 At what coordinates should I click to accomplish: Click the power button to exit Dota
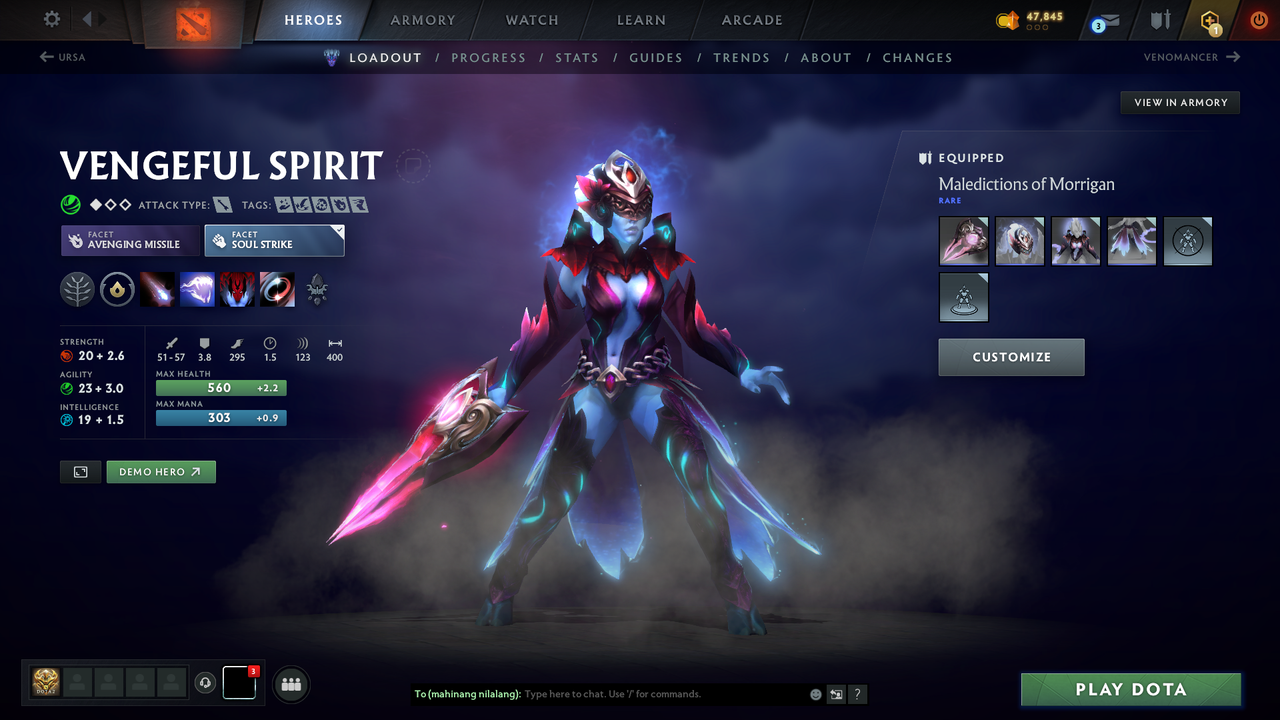[1258, 20]
